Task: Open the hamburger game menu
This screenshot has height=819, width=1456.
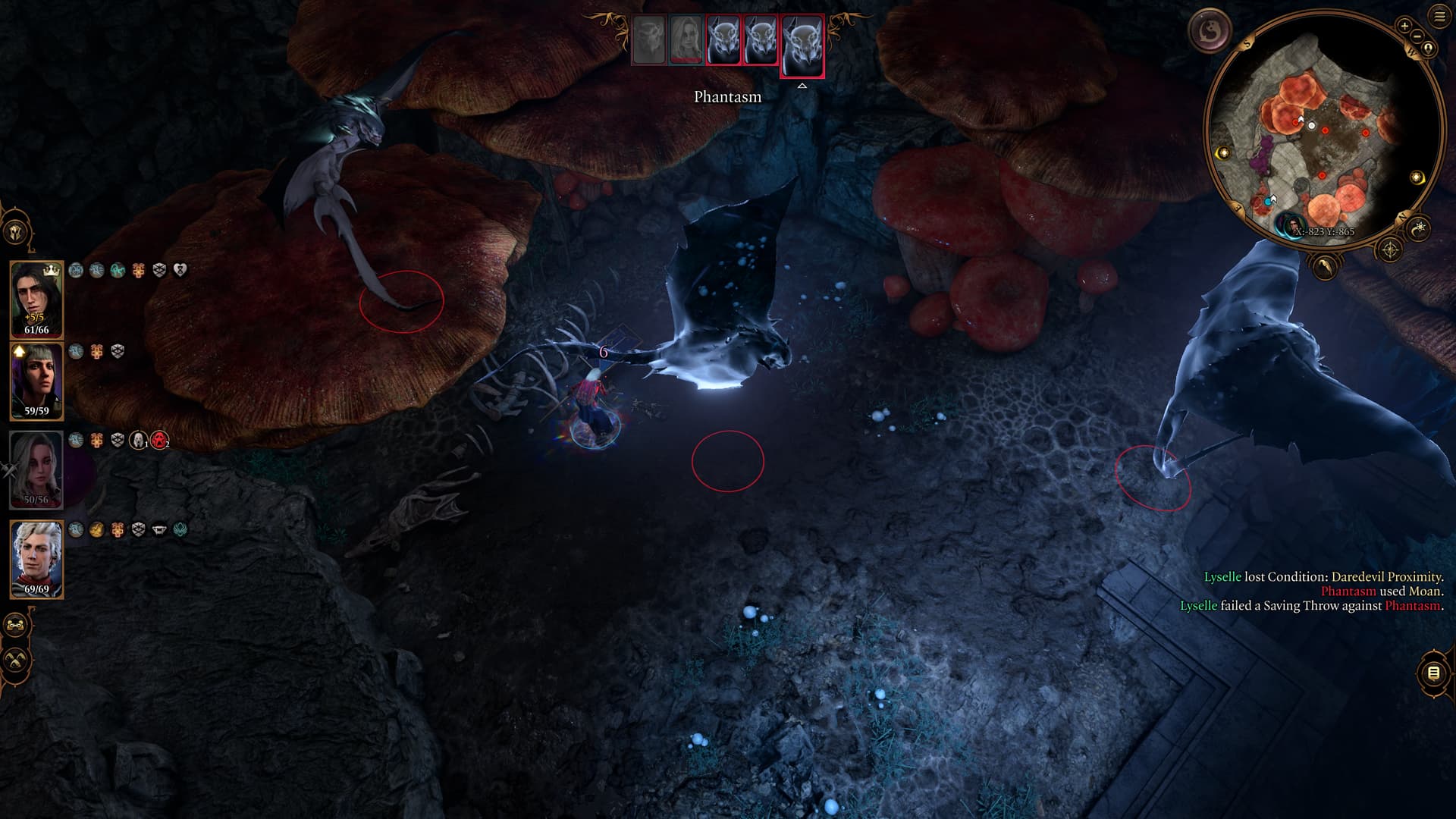Action: (1439, 16)
